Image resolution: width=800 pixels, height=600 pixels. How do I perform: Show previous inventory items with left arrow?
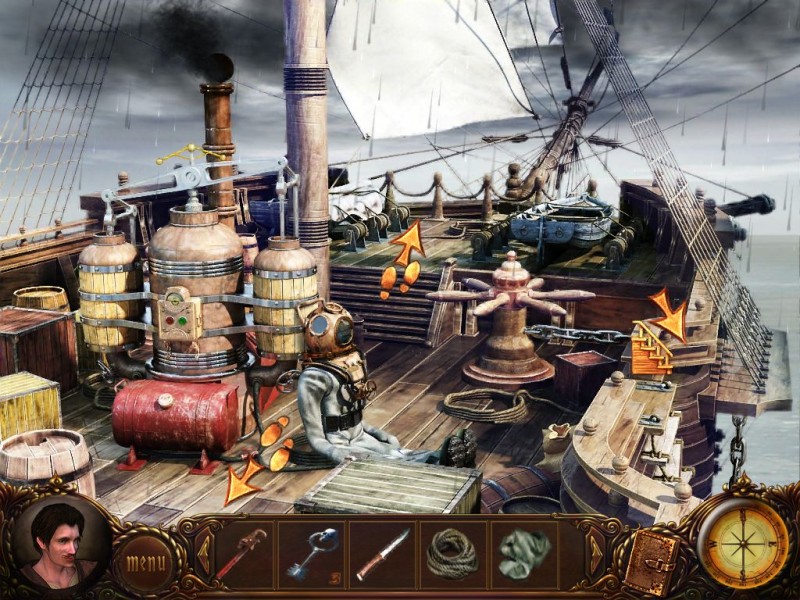click(203, 547)
